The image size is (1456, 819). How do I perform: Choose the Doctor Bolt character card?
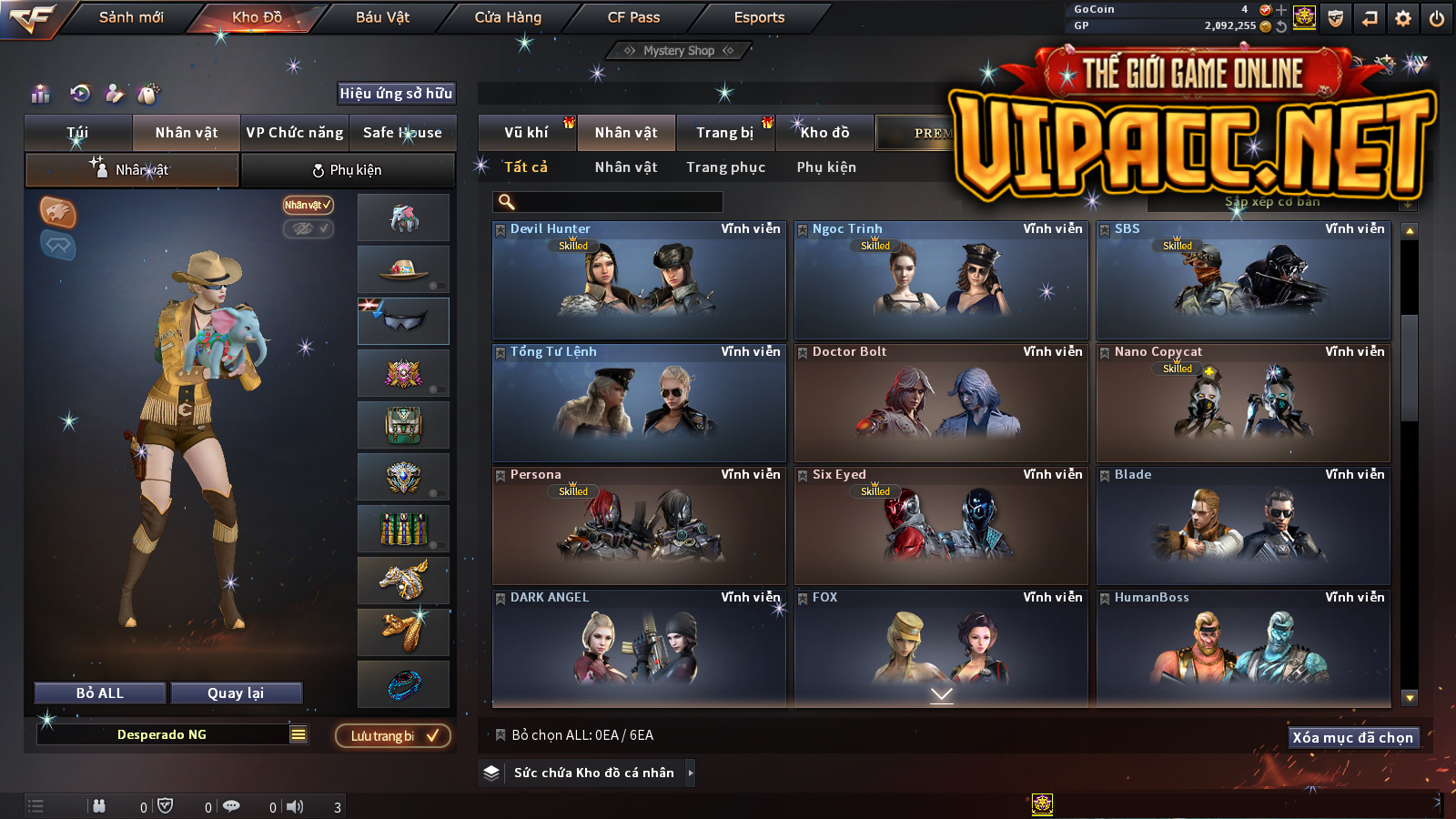pos(941,403)
